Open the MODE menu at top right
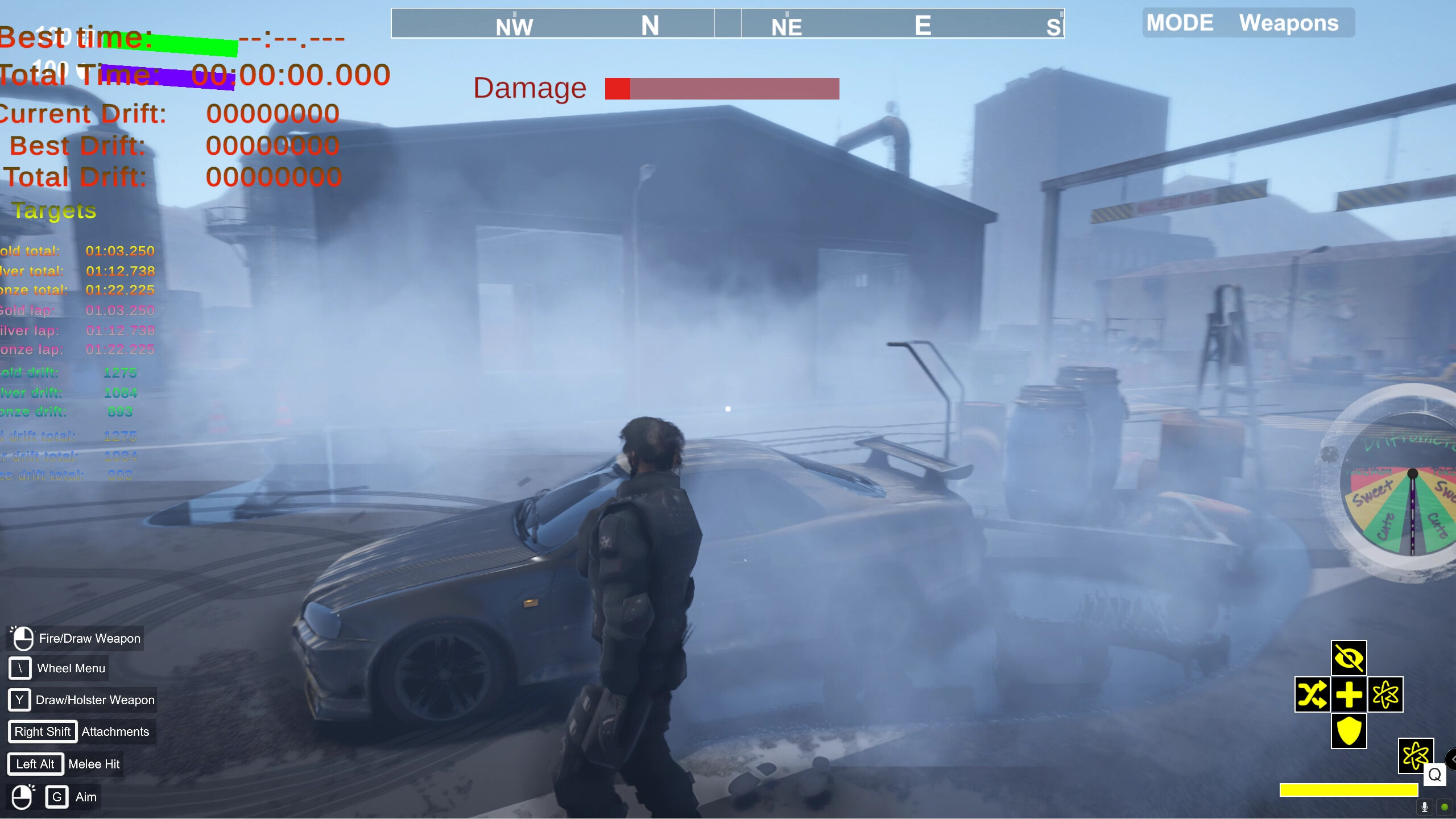This screenshot has width=1456, height=819. click(x=1181, y=23)
